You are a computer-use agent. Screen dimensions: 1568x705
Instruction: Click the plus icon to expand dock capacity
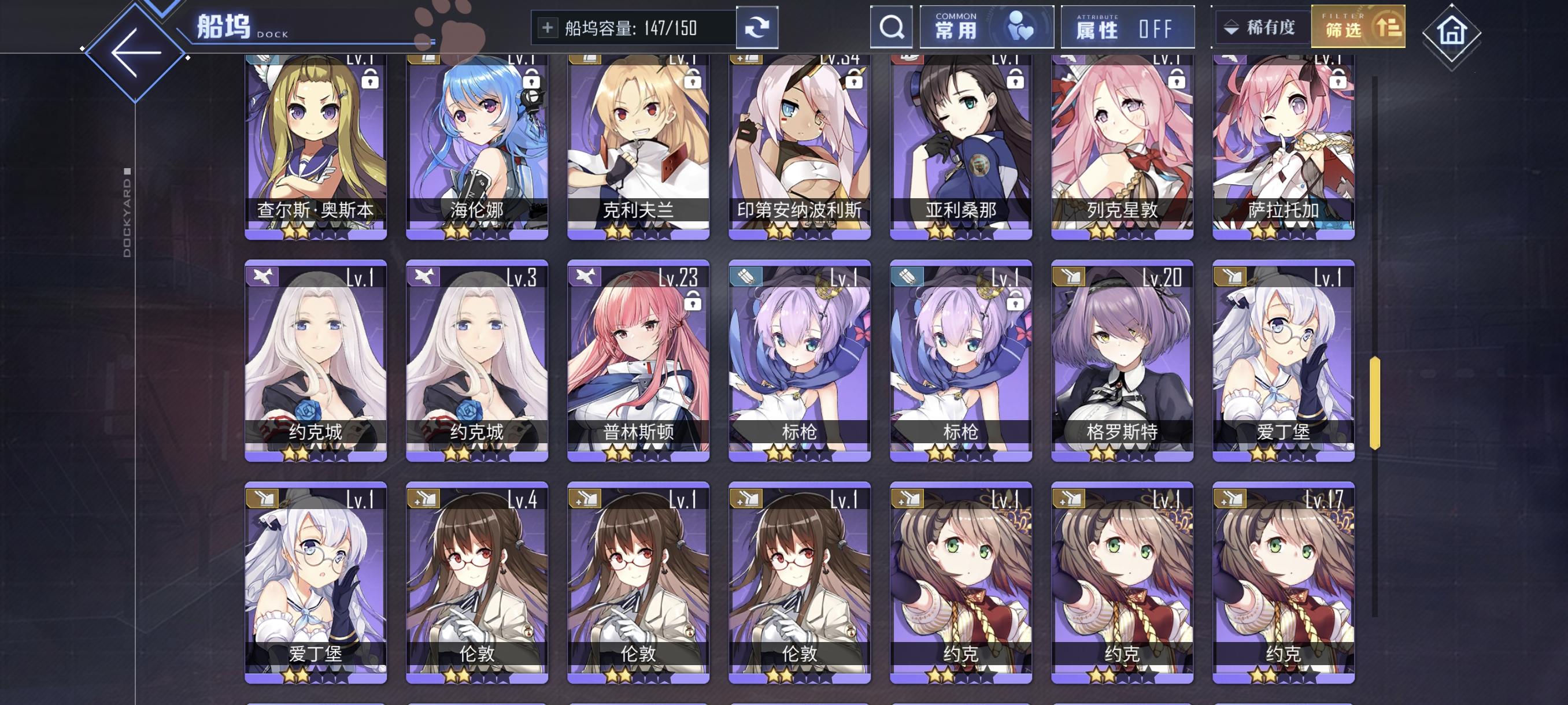pyautogui.click(x=549, y=27)
